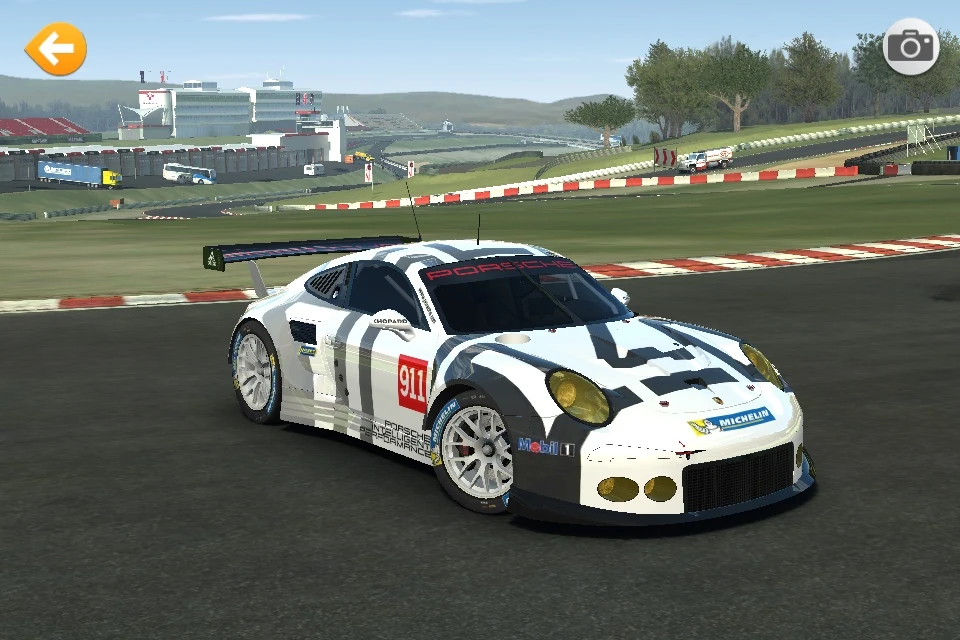
Task: Go back using the orange arrow button
Action: tap(55, 49)
